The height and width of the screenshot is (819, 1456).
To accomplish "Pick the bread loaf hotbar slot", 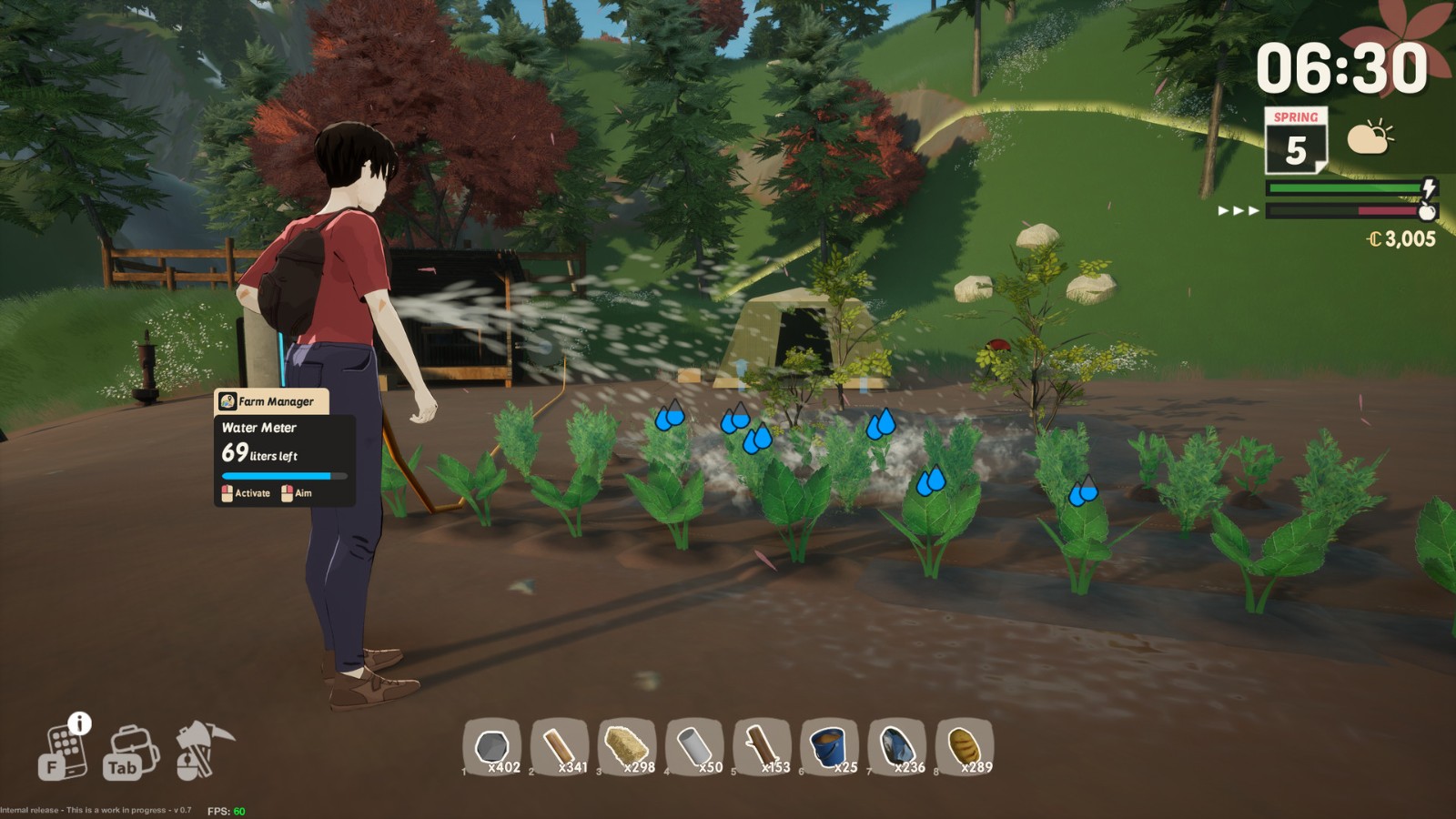I will 964,747.
